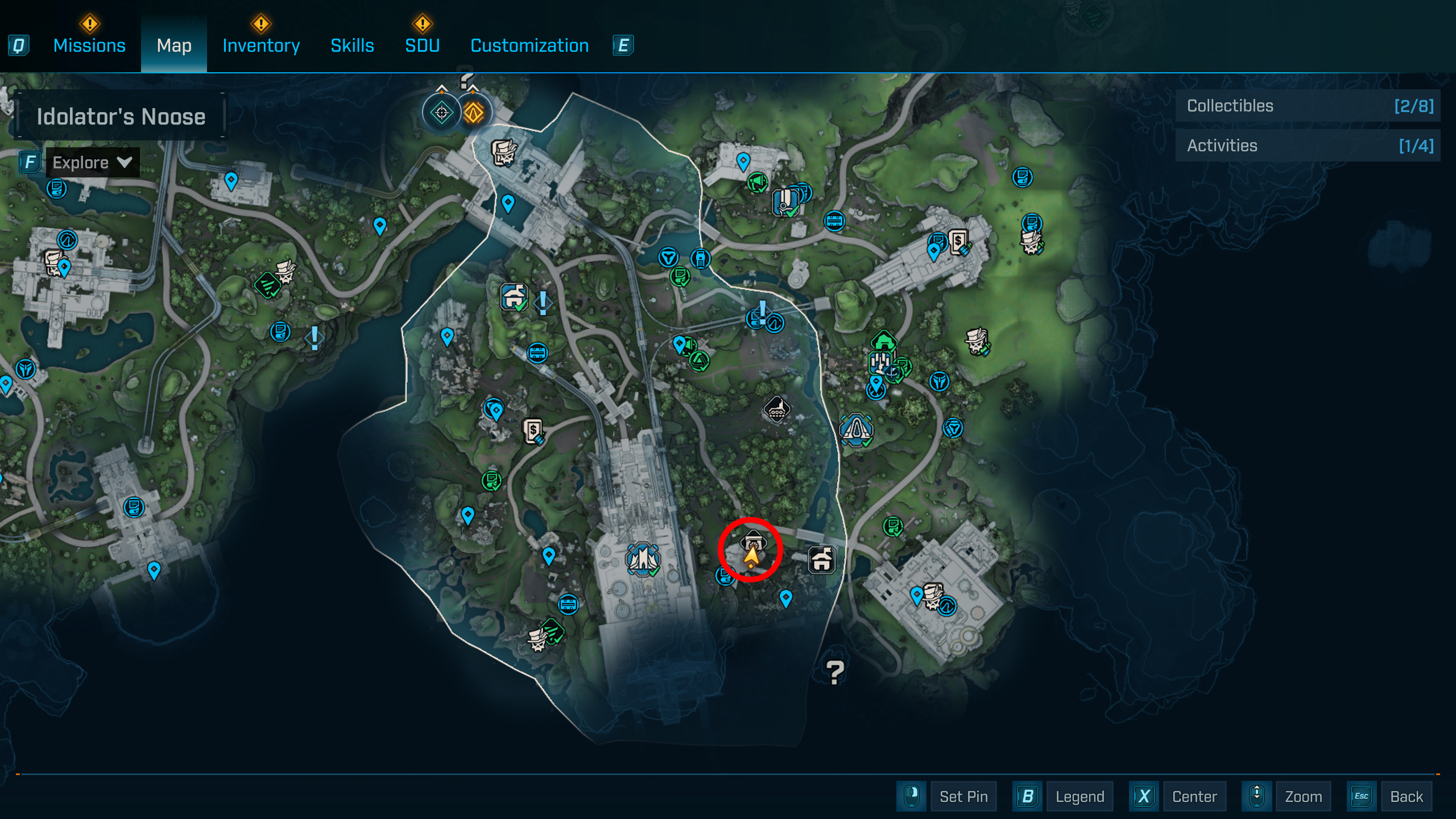Click the Back button
1456x819 pixels.
tap(1406, 796)
